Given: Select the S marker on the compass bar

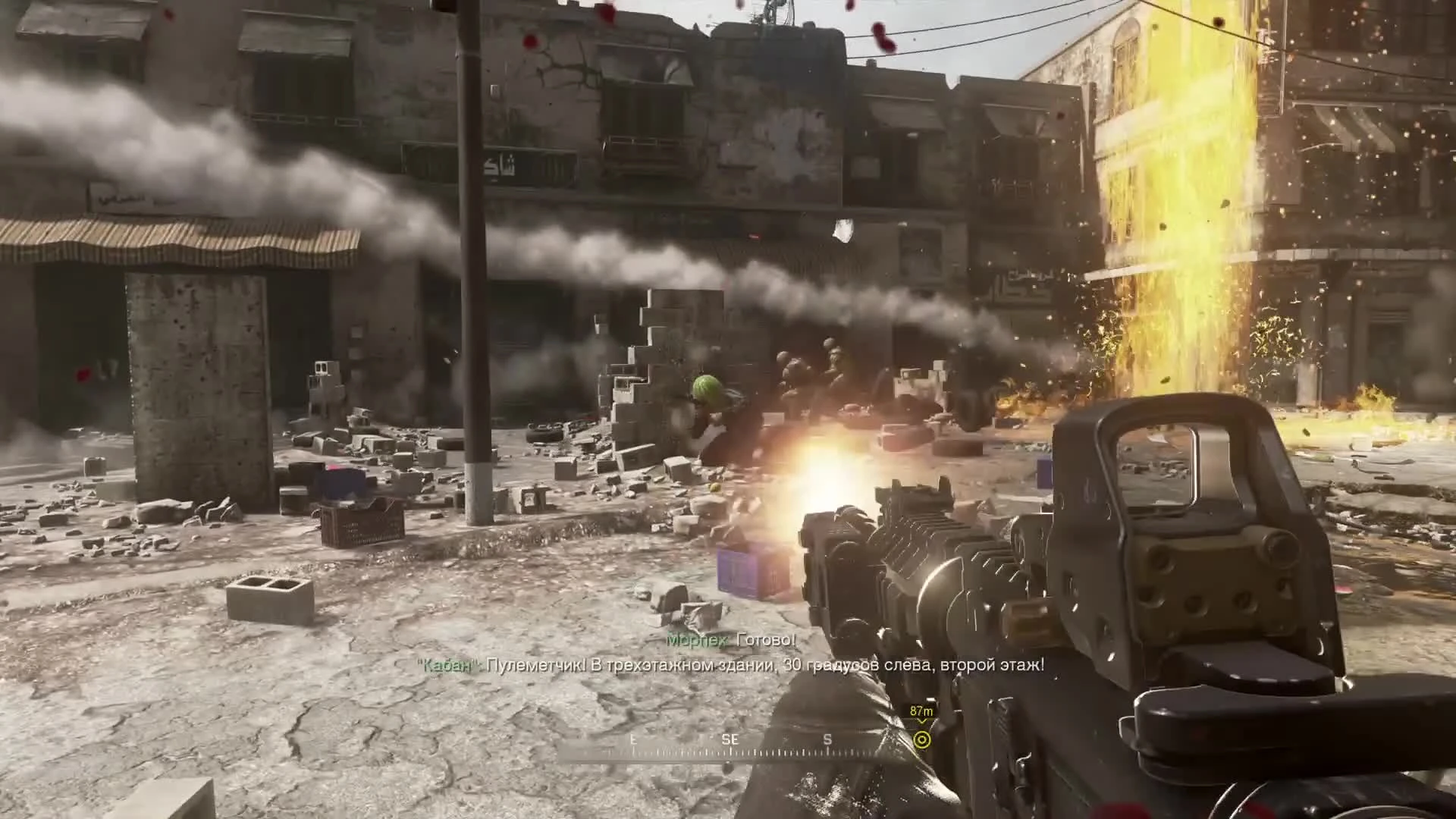Looking at the screenshot, I should [827, 739].
